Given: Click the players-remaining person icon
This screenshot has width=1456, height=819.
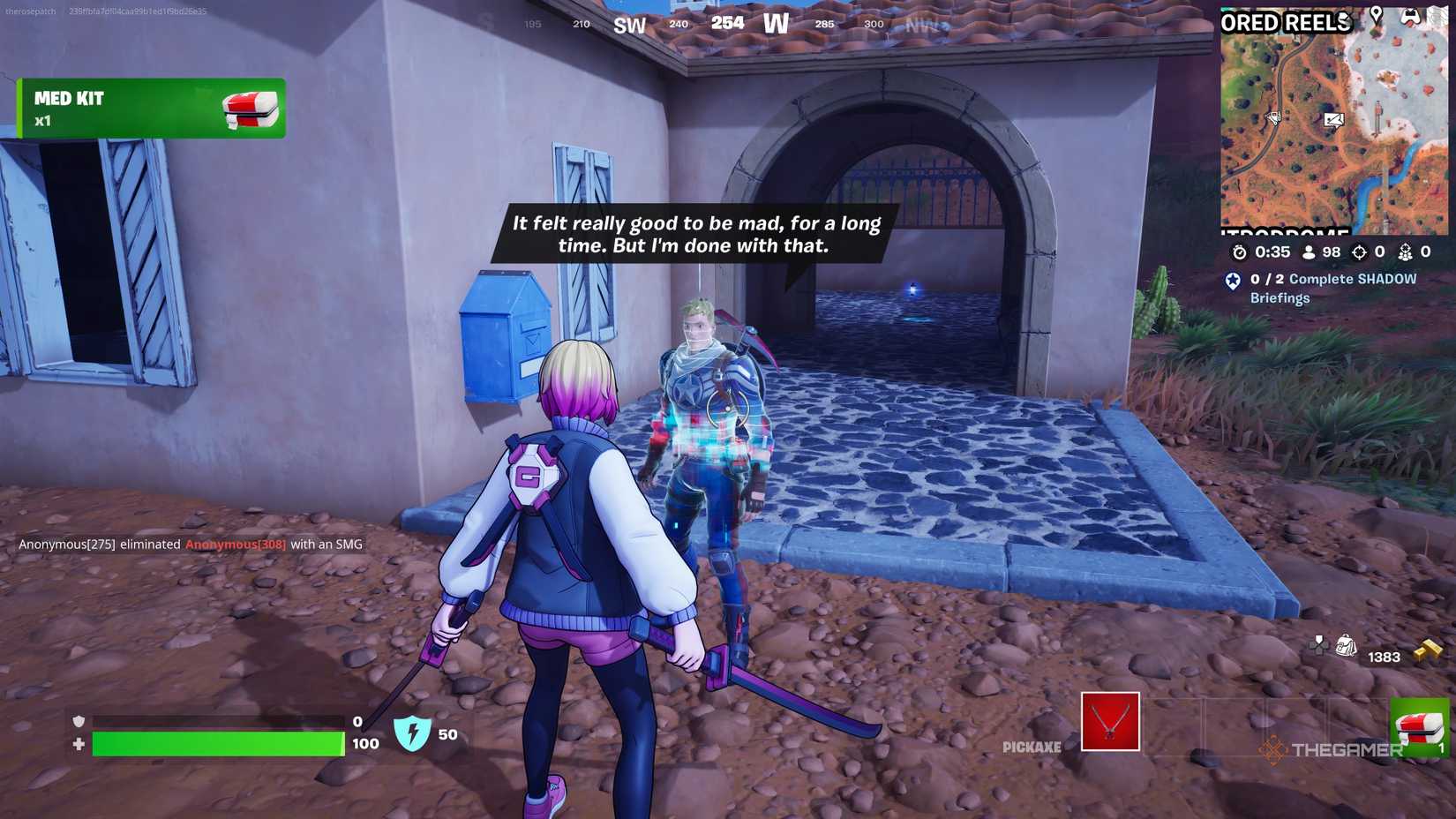Looking at the screenshot, I should pos(1308,254).
